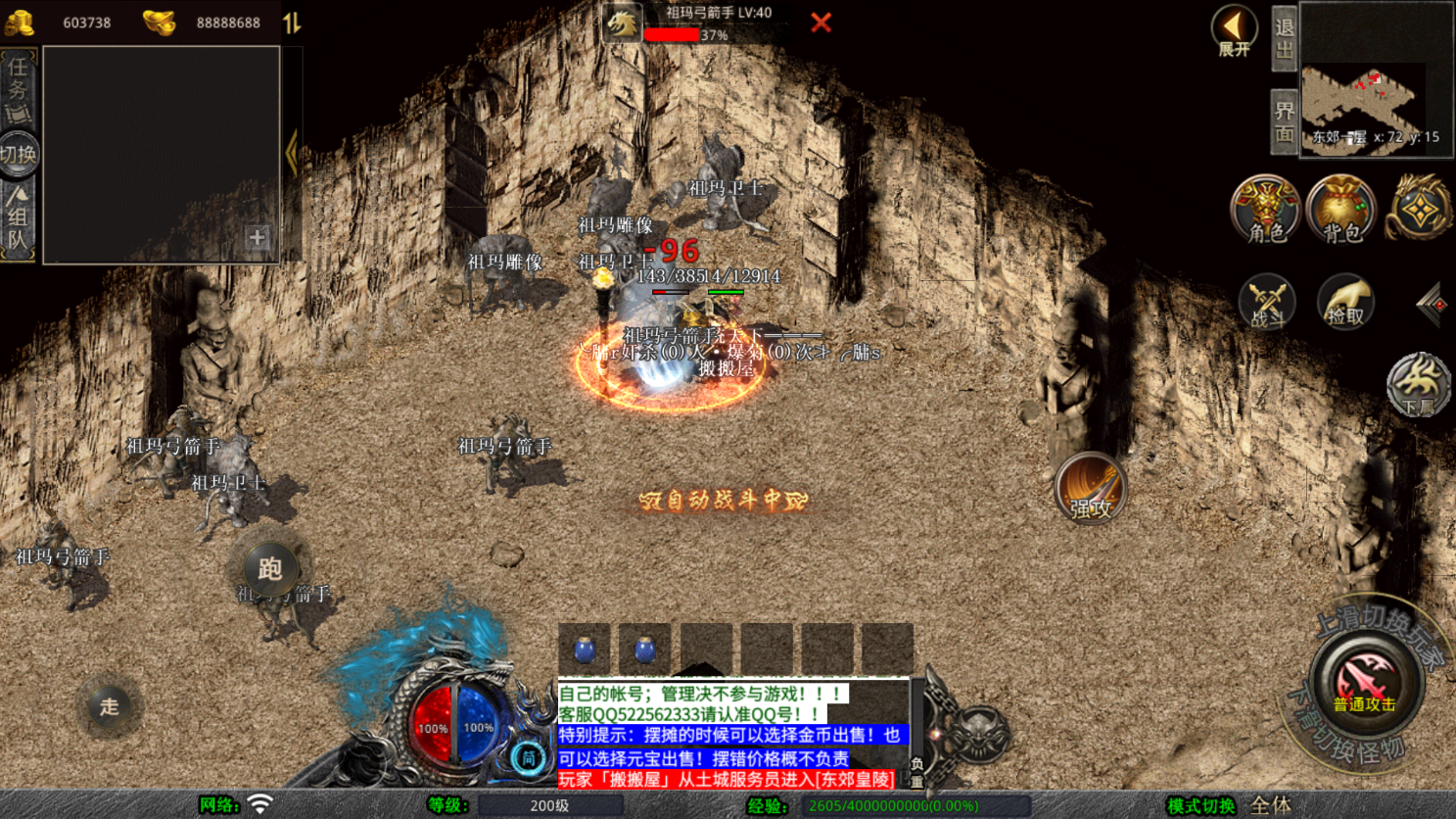Image resolution: width=1456 pixels, height=819 pixels.
Task: Toggle run mode with 跑 button
Action: (269, 568)
